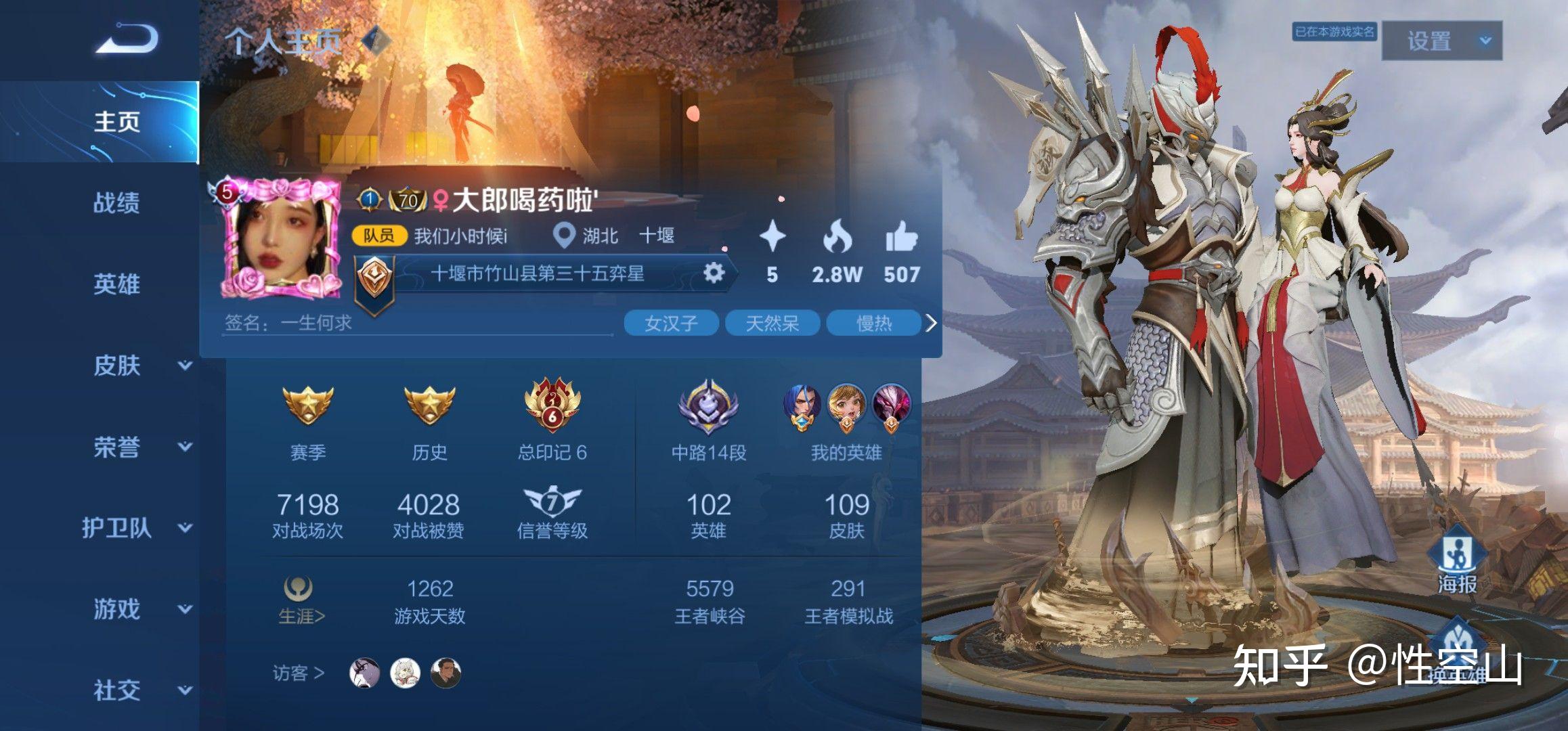
Task: Go back with the return arrow
Action: [127, 39]
